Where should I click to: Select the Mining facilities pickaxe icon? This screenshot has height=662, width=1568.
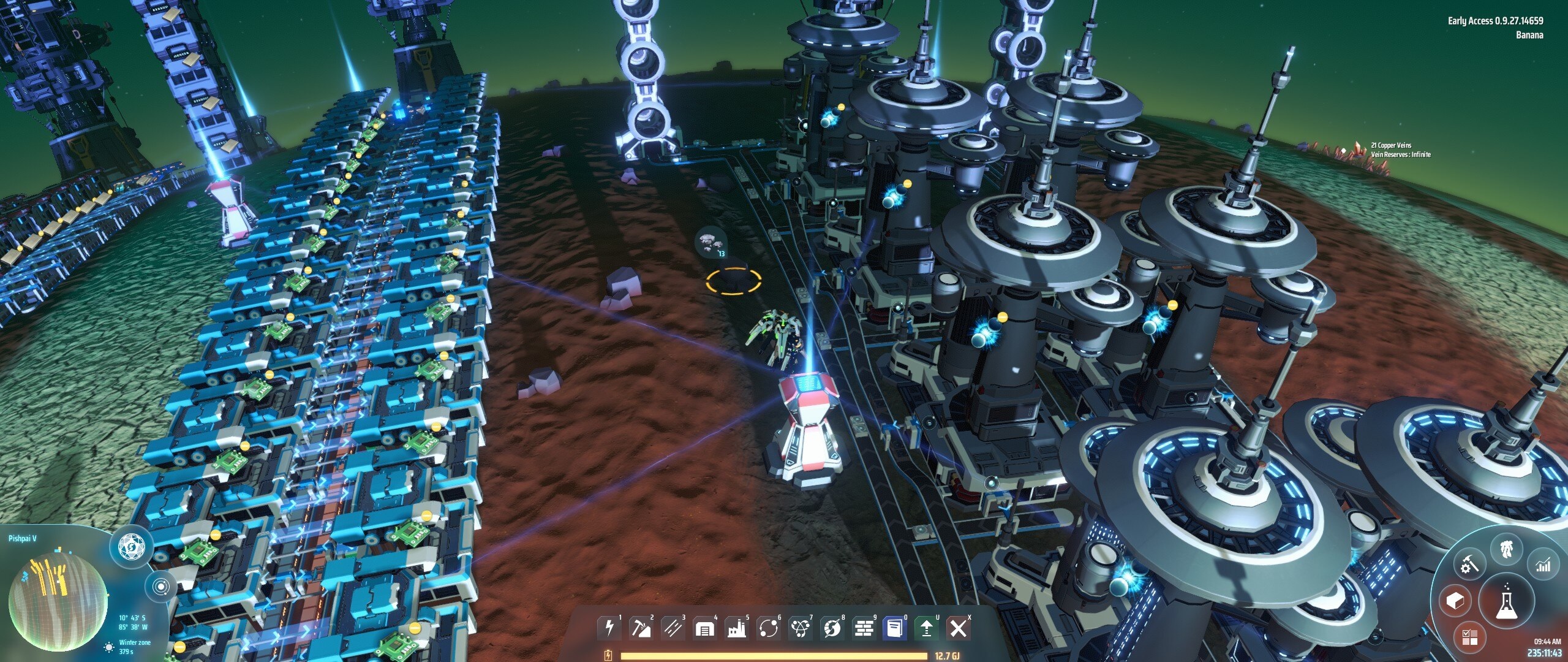pyautogui.click(x=642, y=629)
